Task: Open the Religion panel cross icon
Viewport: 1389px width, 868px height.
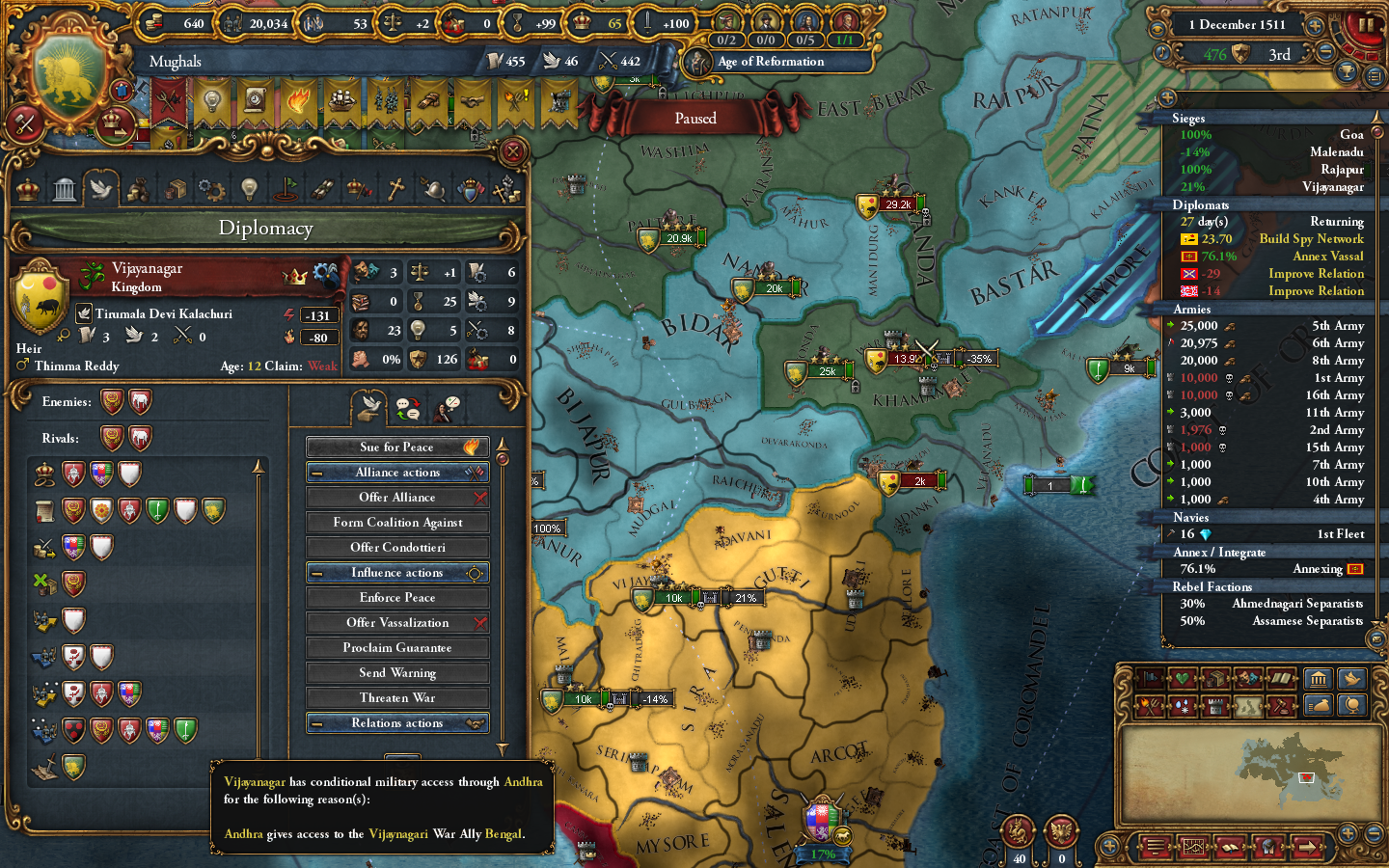Action: coord(395,188)
